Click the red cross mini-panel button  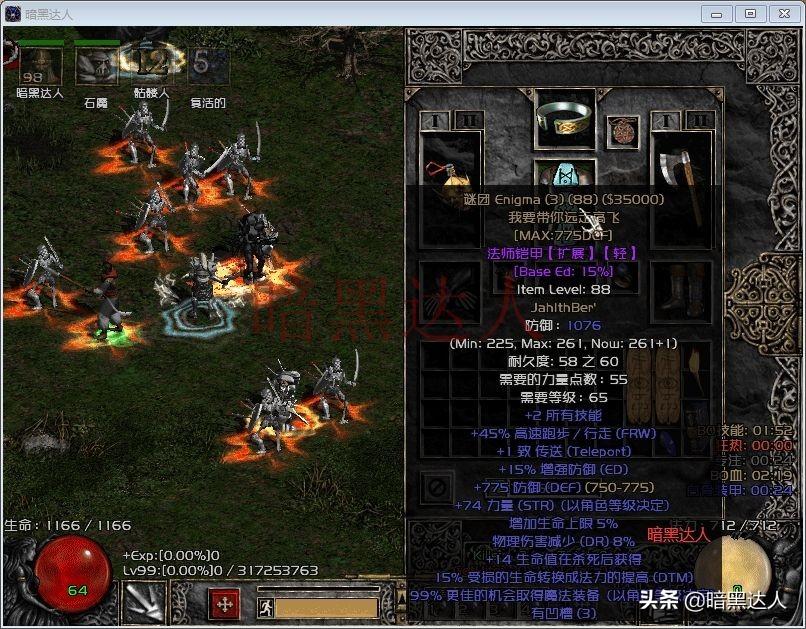coord(224,604)
